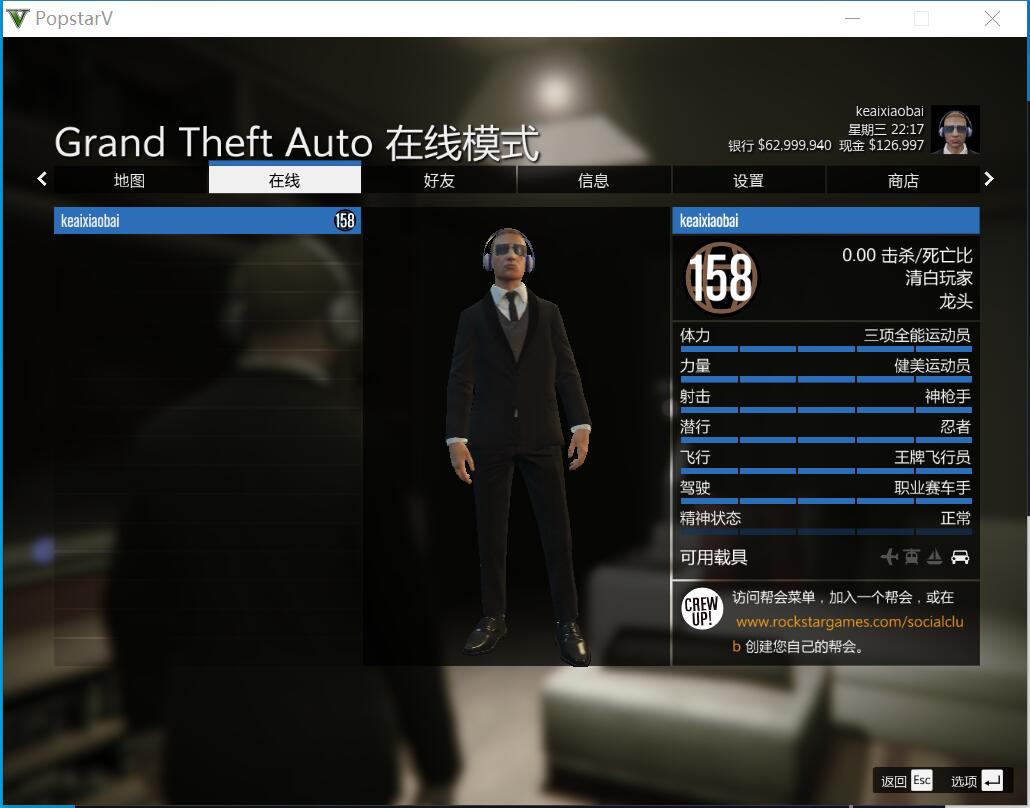
Task: Show the 信息 tab
Action: (594, 180)
